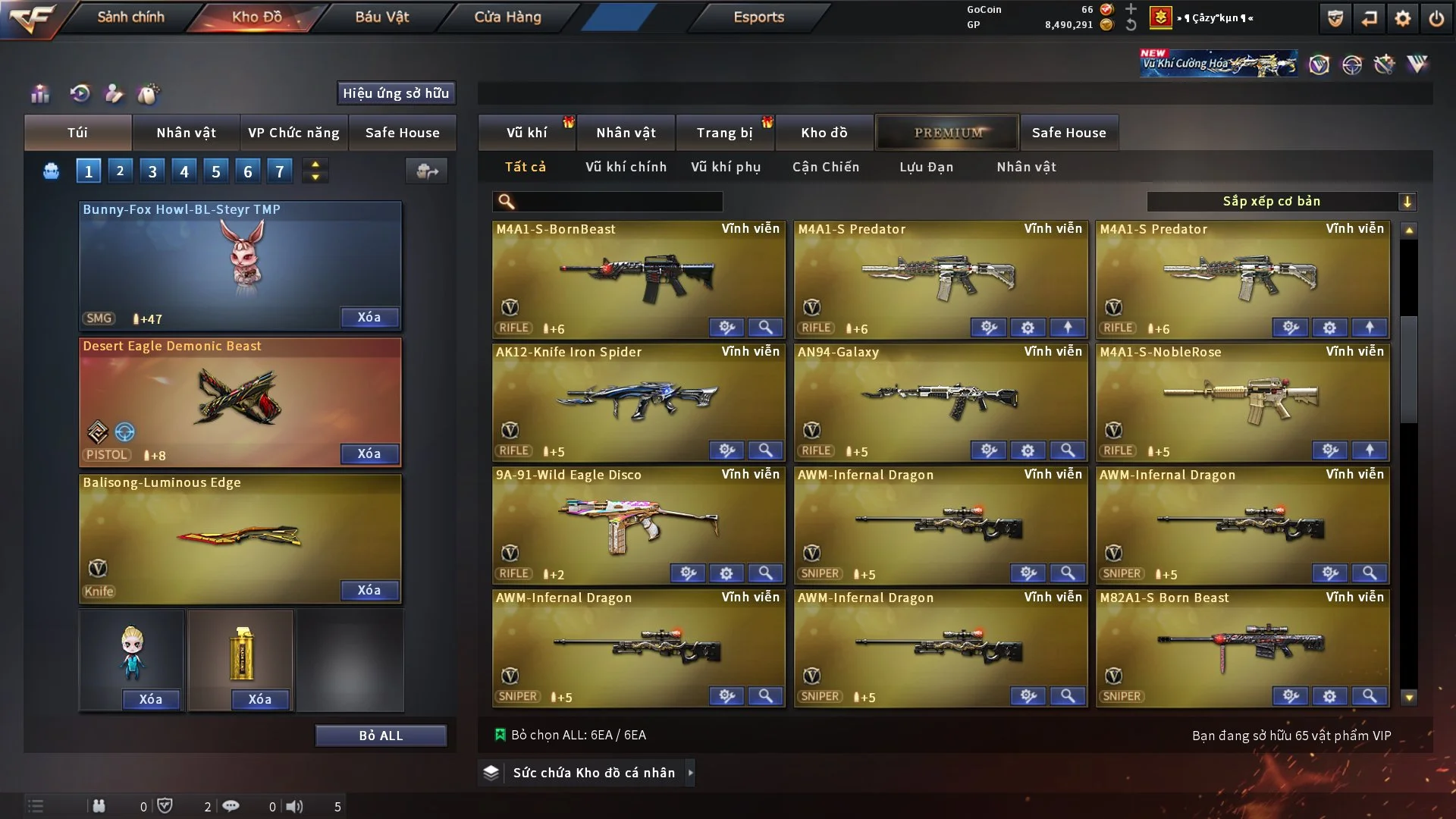The image size is (1456, 819).
Task: Remove the Desert Eagle Demonic Beast with Xóa
Action: [x=369, y=453]
